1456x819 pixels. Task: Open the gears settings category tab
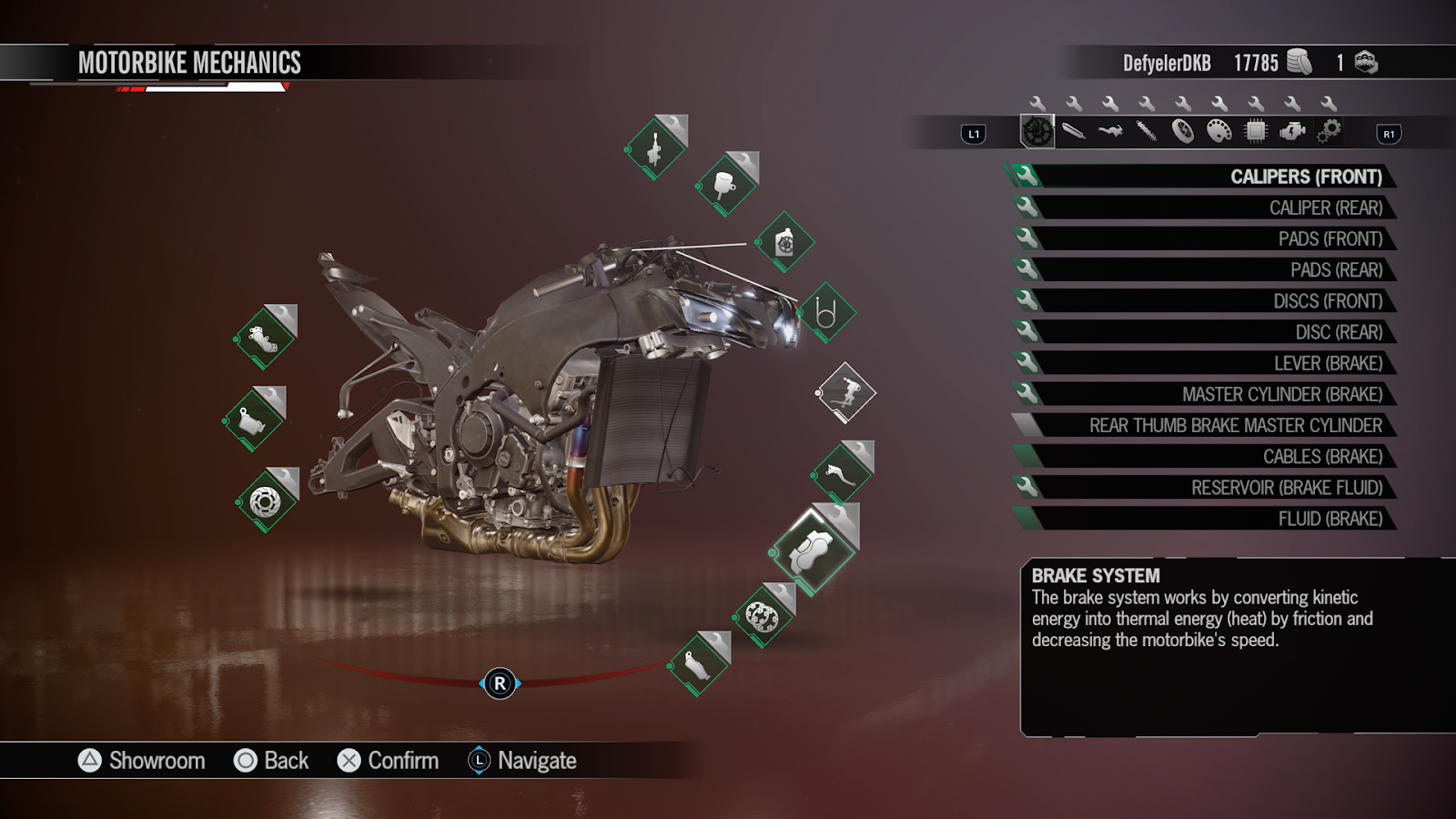(1328, 132)
